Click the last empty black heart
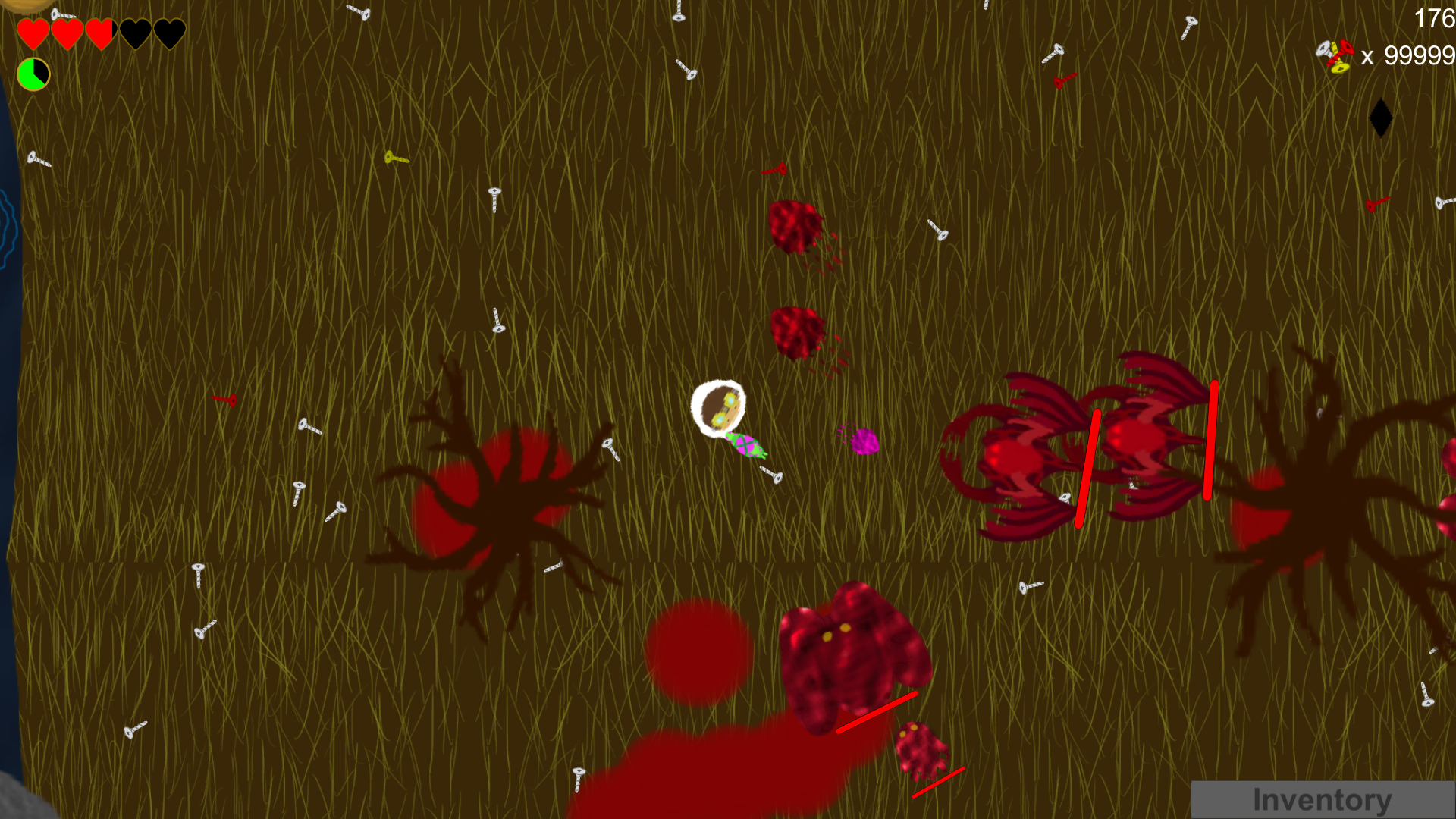The image size is (1456, 819). point(168,32)
